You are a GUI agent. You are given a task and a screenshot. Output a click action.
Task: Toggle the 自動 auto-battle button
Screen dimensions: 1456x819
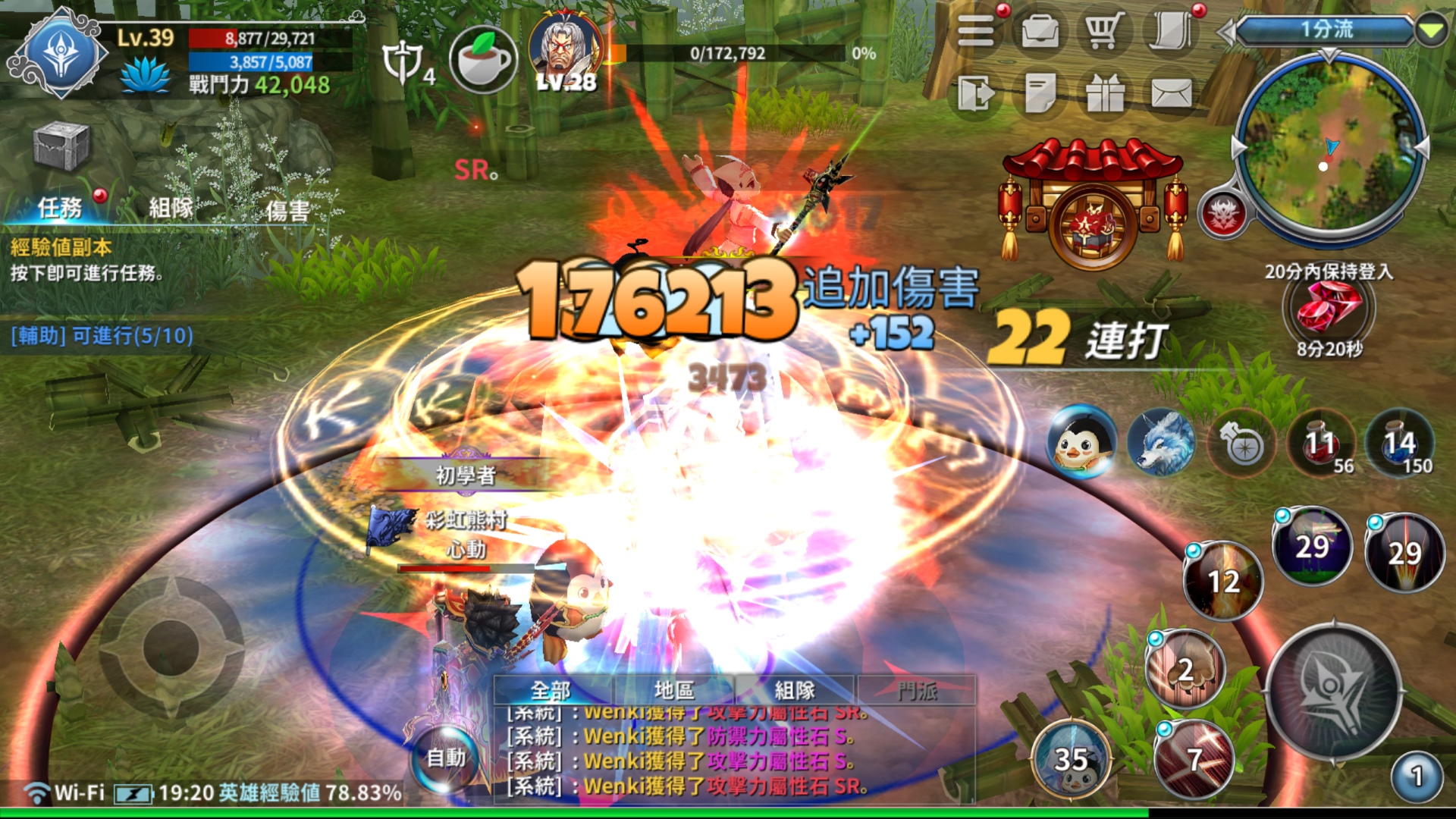coord(446,758)
